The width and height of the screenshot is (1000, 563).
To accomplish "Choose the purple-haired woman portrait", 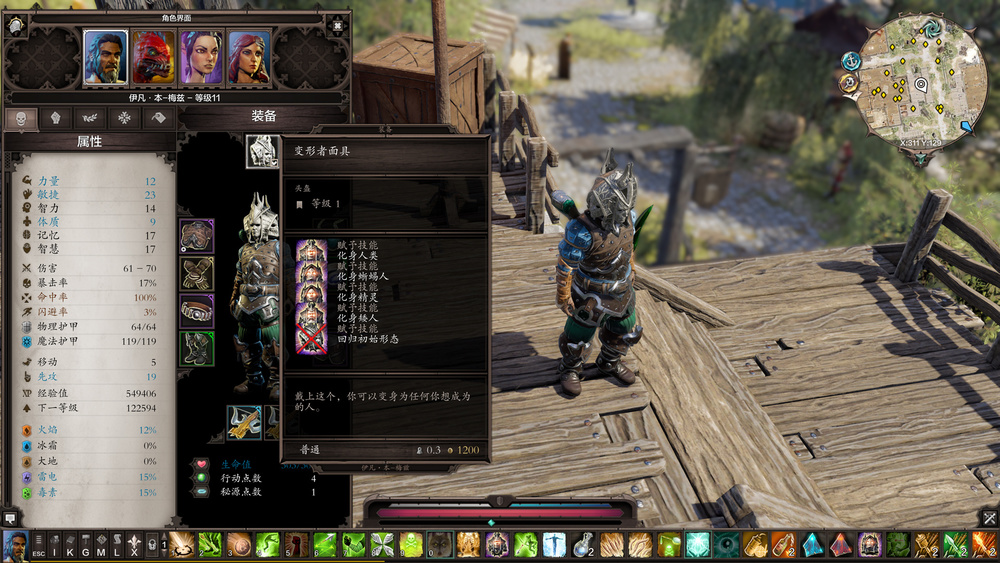I will (x=201, y=56).
